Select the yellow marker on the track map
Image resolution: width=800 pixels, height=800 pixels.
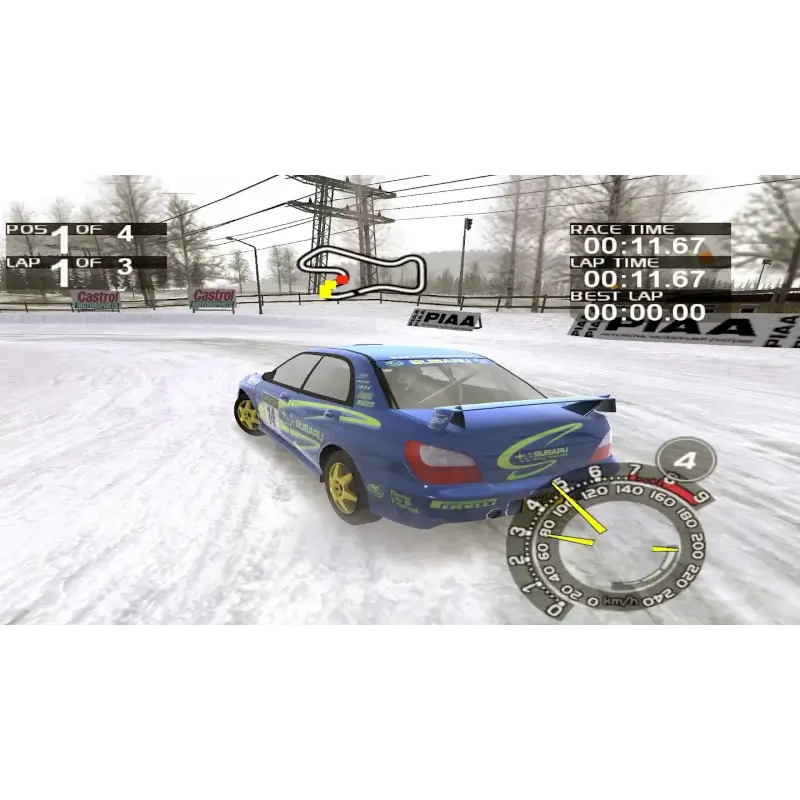(327, 290)
